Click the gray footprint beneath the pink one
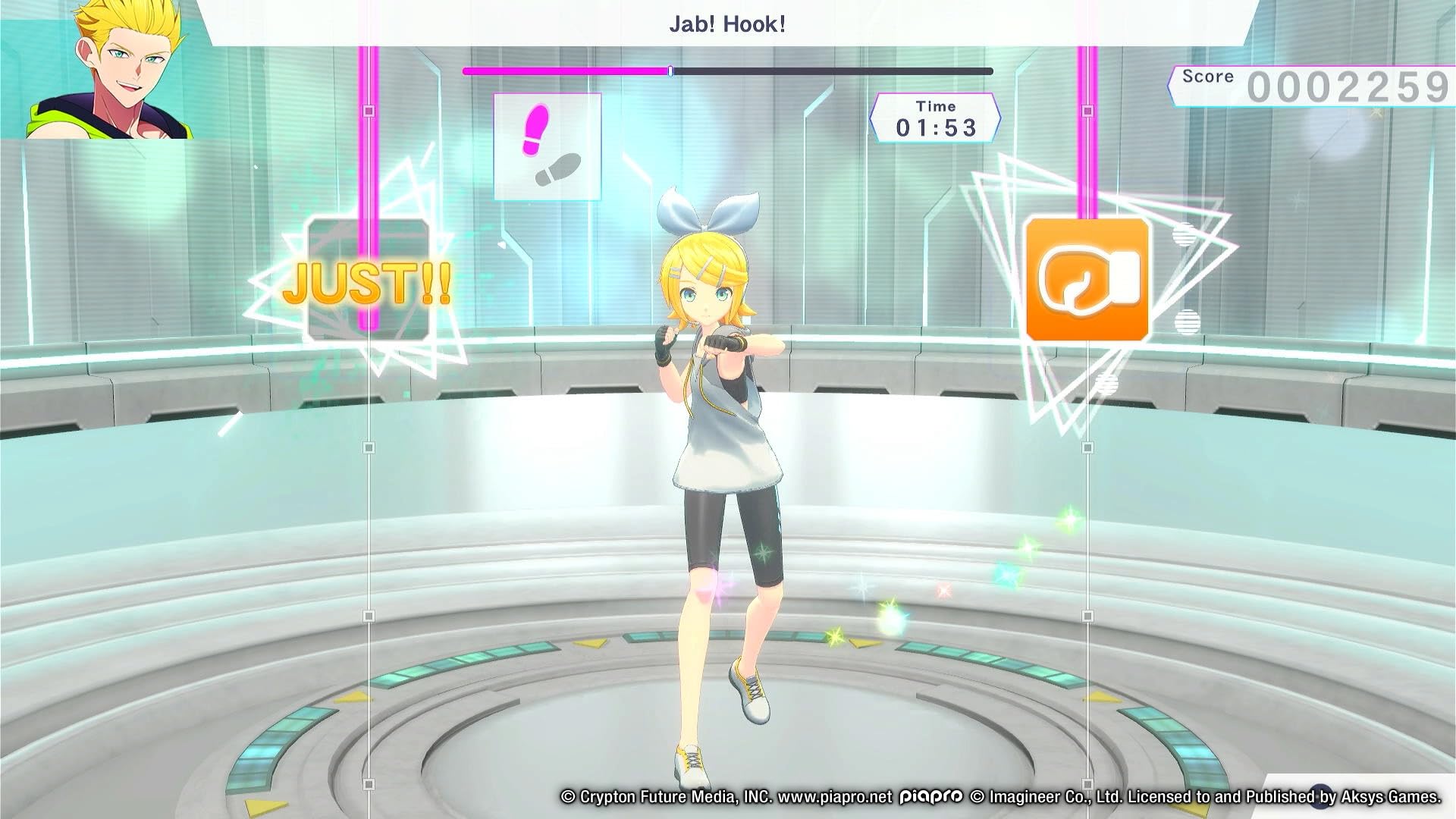Viewport: 1456px width, 819px height. pyautogui.click(x=559, y=168)
